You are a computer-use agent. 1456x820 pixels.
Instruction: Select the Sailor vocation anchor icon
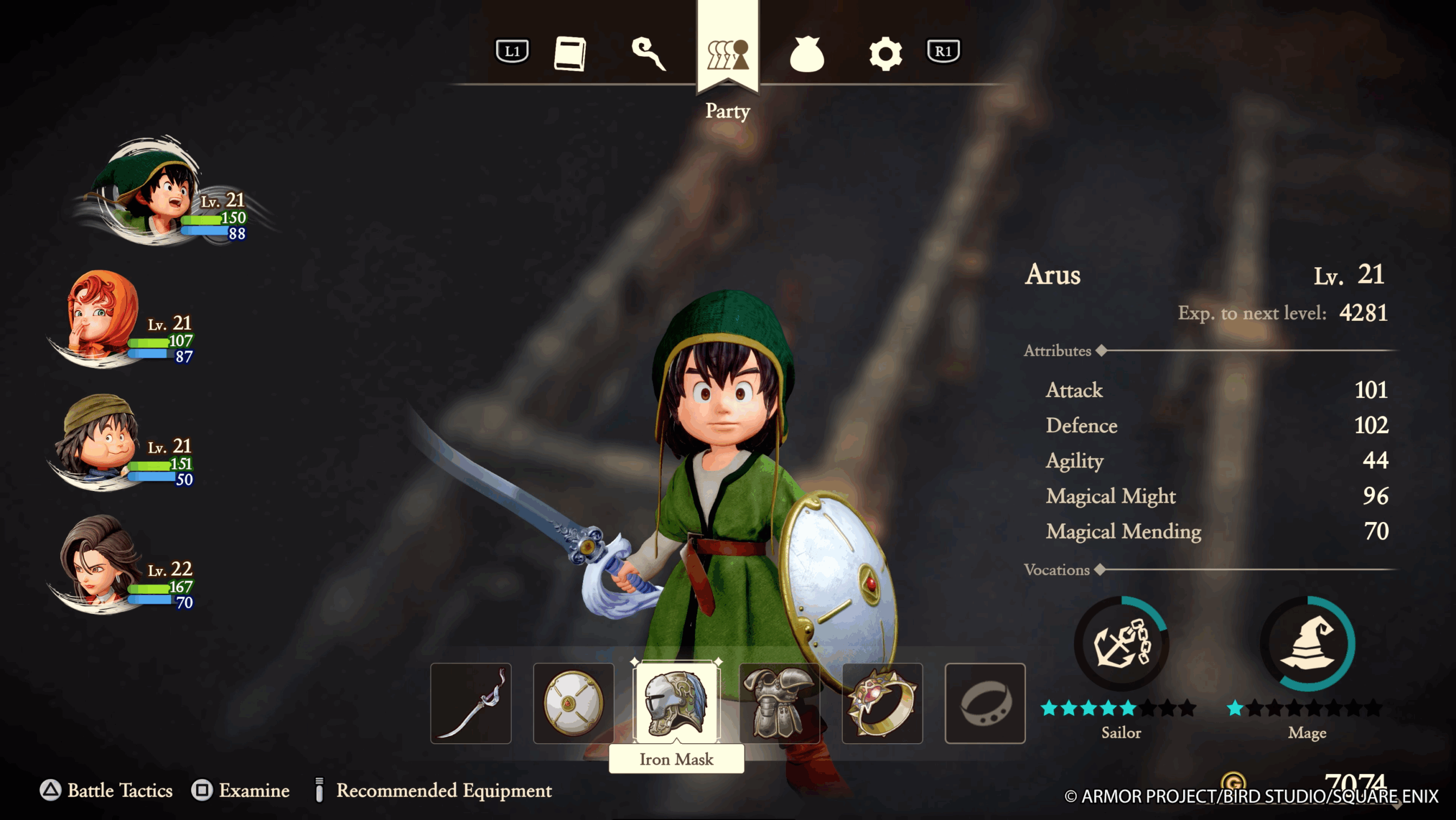(1122, 644)
